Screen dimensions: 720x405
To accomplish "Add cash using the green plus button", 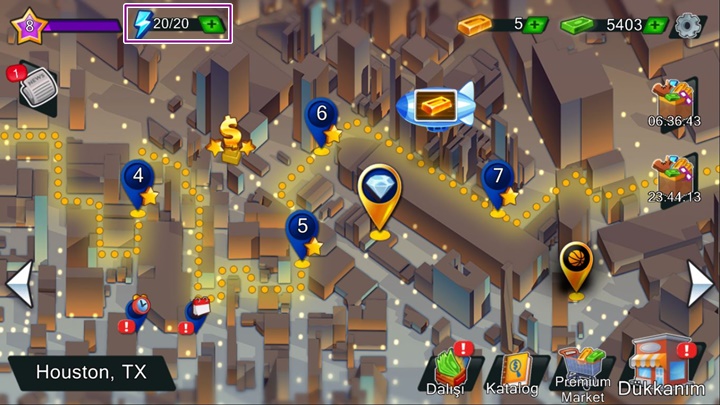I will (656, 25).
